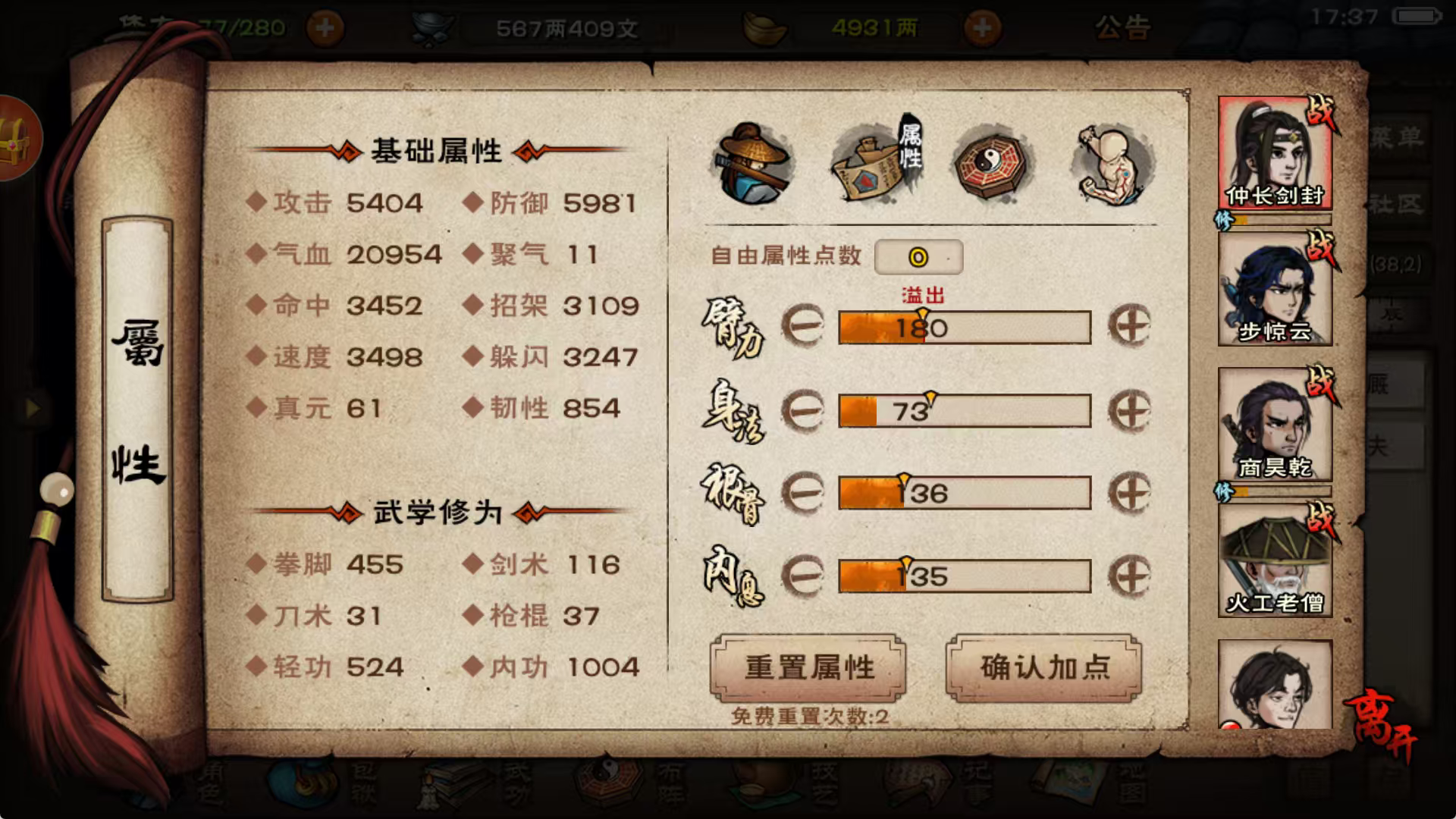Click the plus beside the gold ingot currency
Viewport: 1456px width, 819px height.
[984, 27]
